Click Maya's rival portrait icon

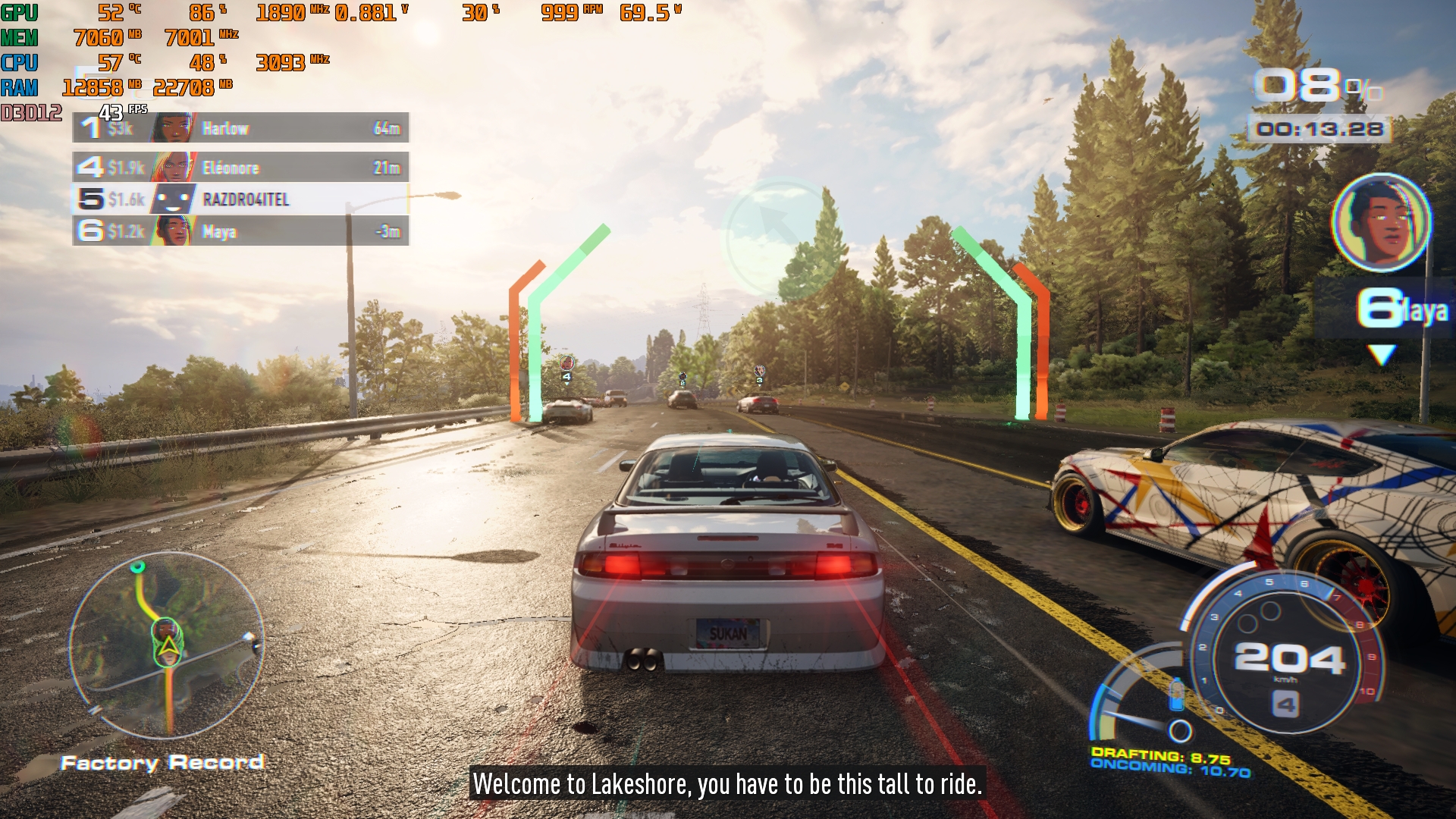click(1381, 222)
